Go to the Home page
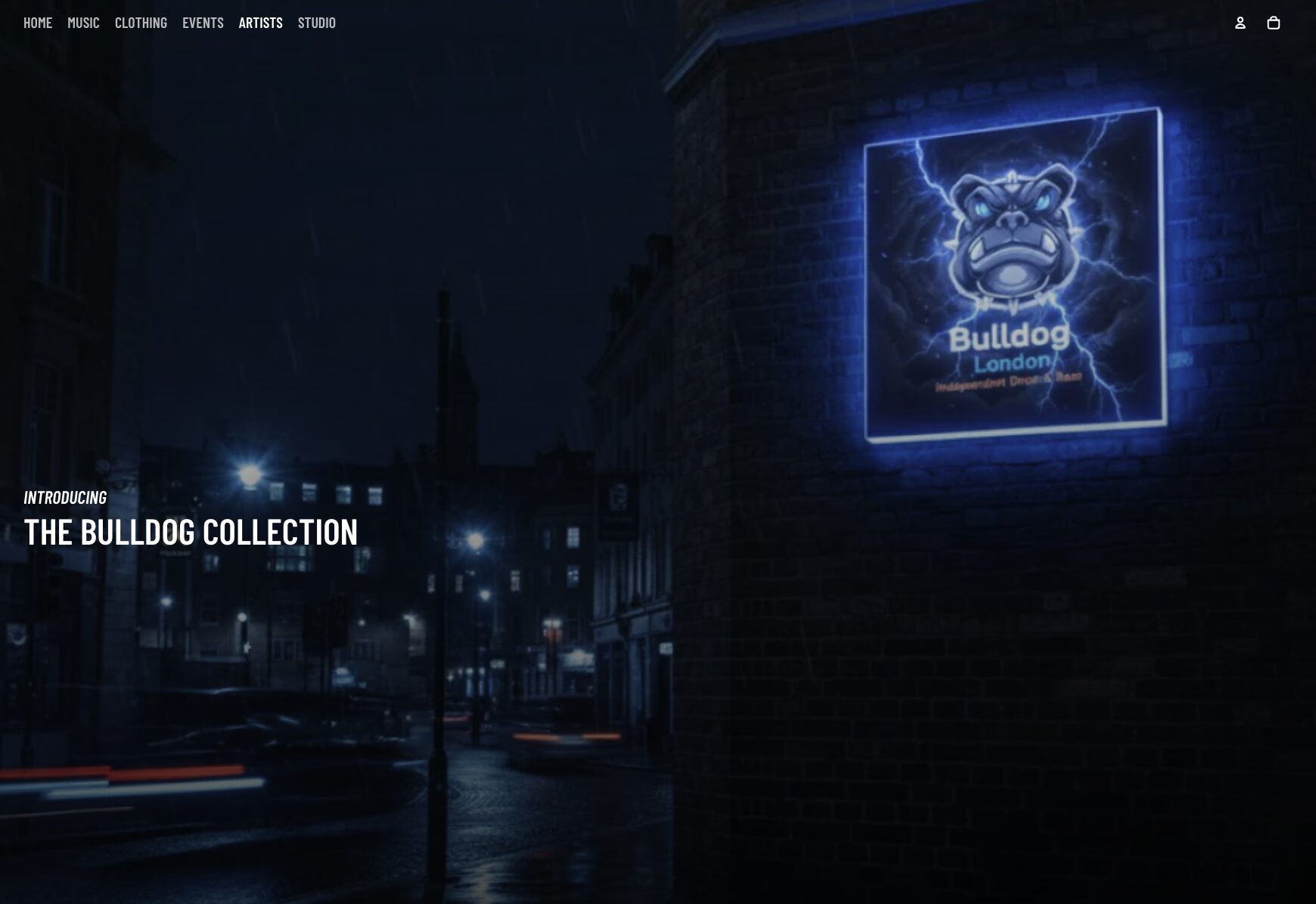The image size is (1316, 904). point(38,23)
